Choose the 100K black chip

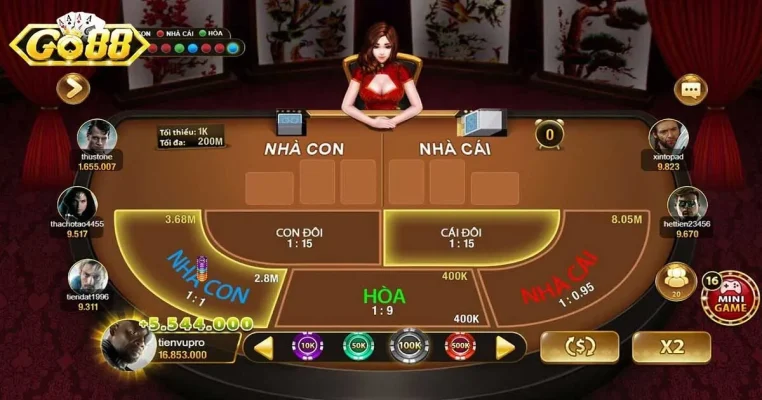(409, 347)
